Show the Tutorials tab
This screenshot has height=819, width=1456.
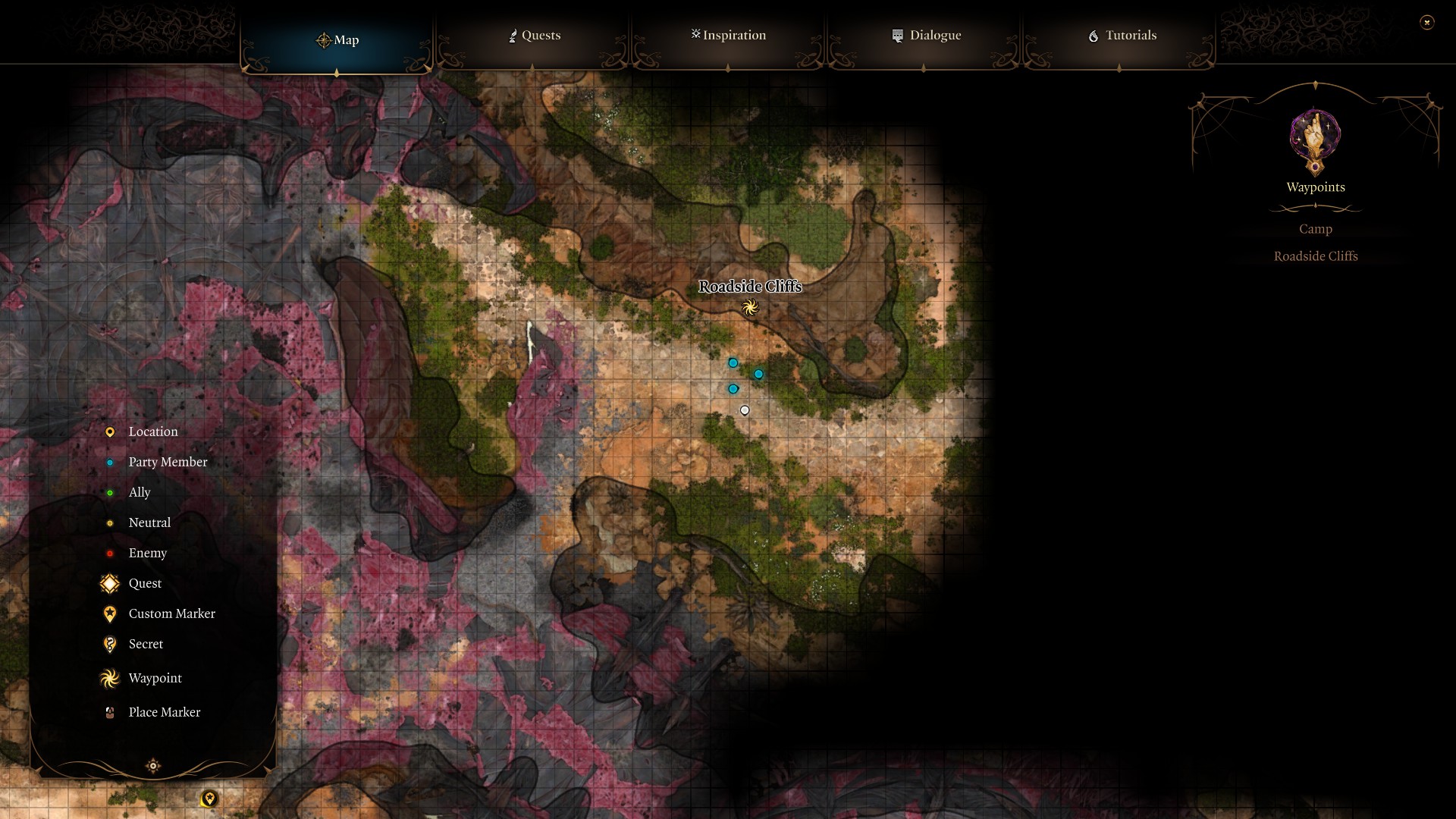click(x=1122, y=36)
